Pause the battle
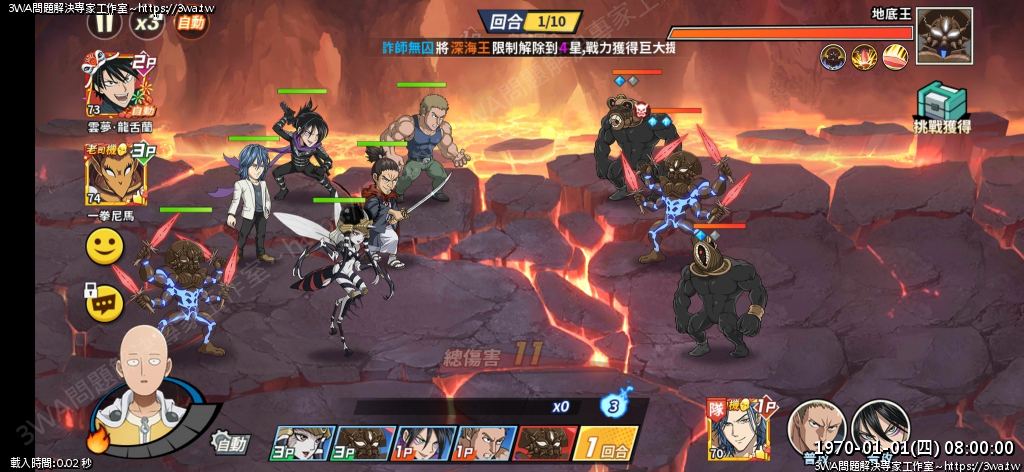The height and width of the screenshot is (472, 1024). (101, 20)
